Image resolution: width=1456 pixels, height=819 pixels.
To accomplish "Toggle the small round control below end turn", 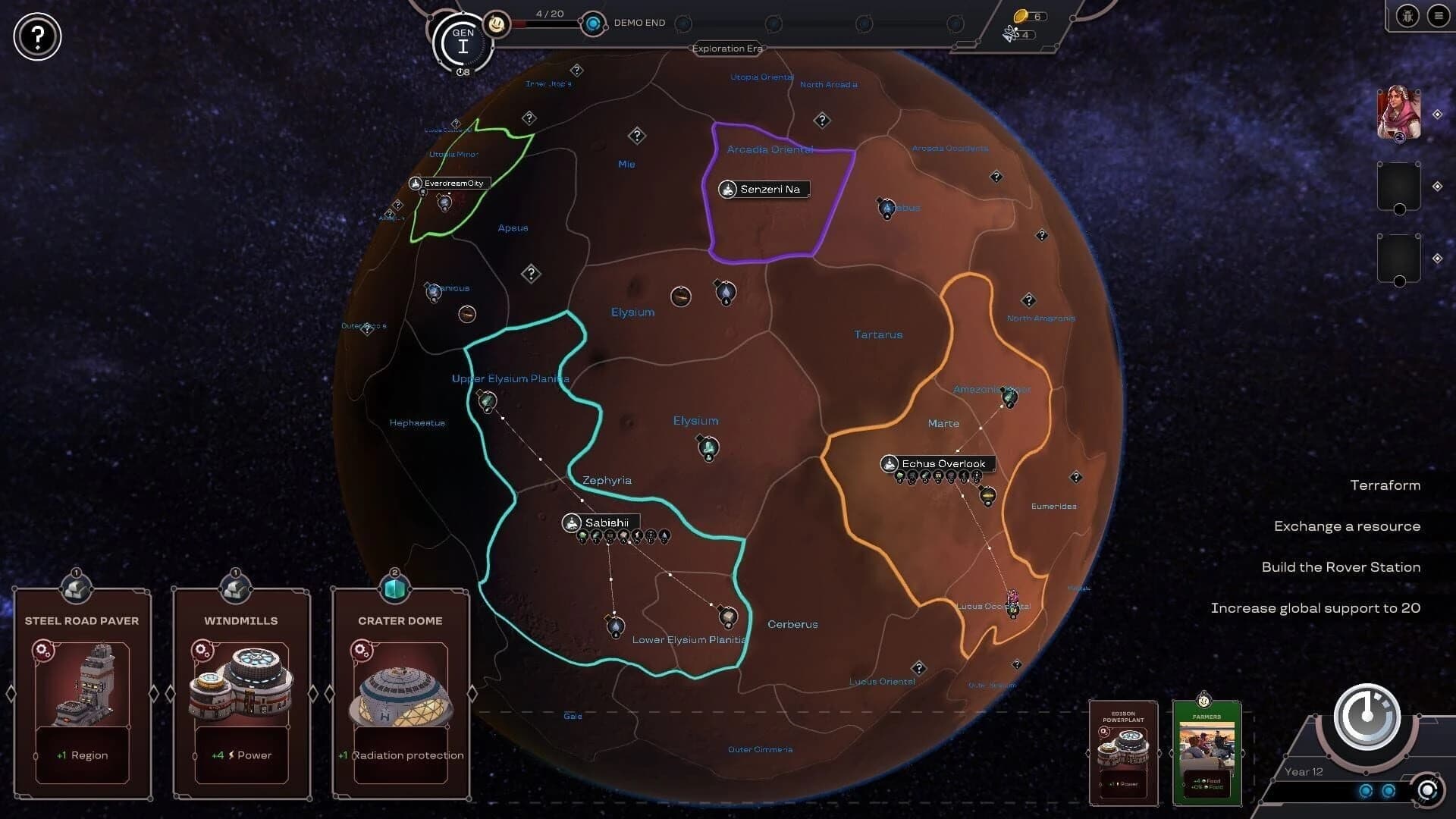I will pos(1429,792).
